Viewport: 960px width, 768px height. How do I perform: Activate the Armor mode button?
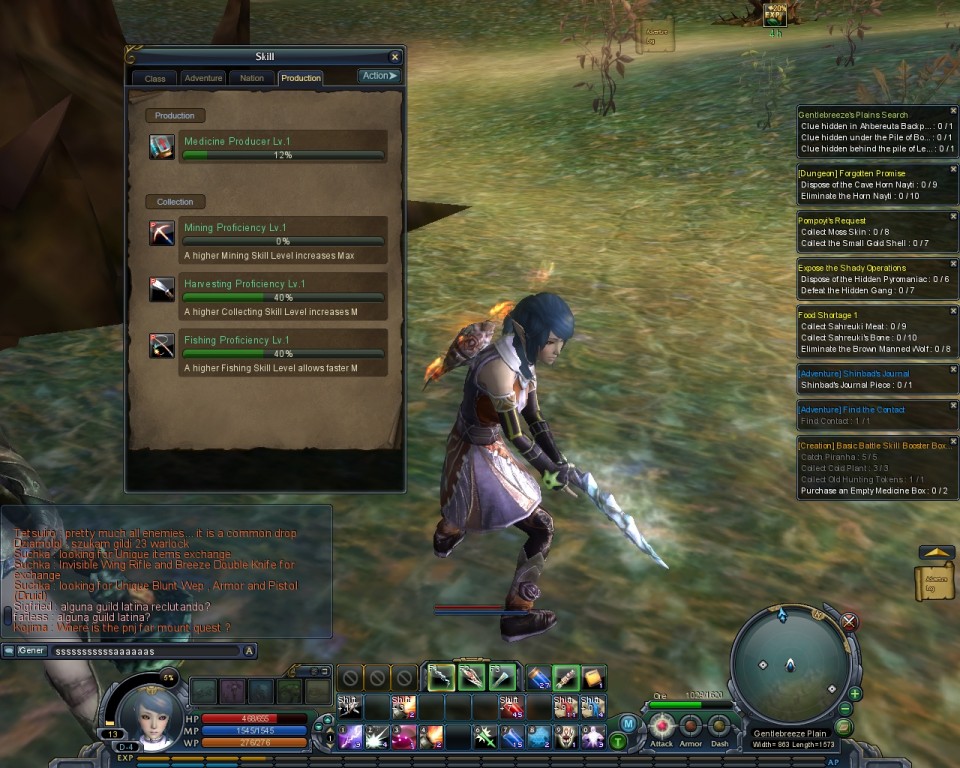click(x=691, y=727)
